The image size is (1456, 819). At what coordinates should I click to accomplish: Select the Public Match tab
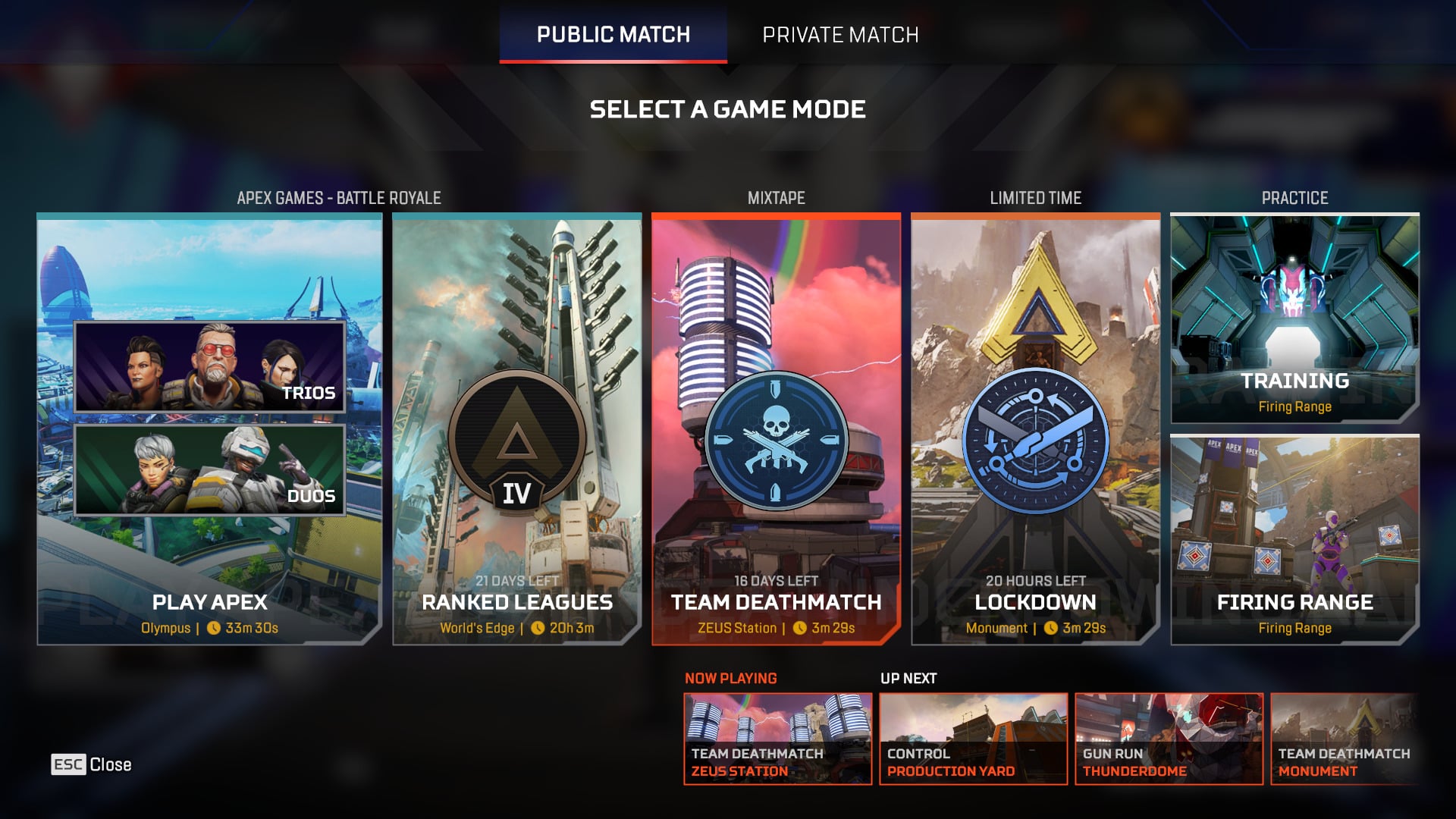(613, 35)
